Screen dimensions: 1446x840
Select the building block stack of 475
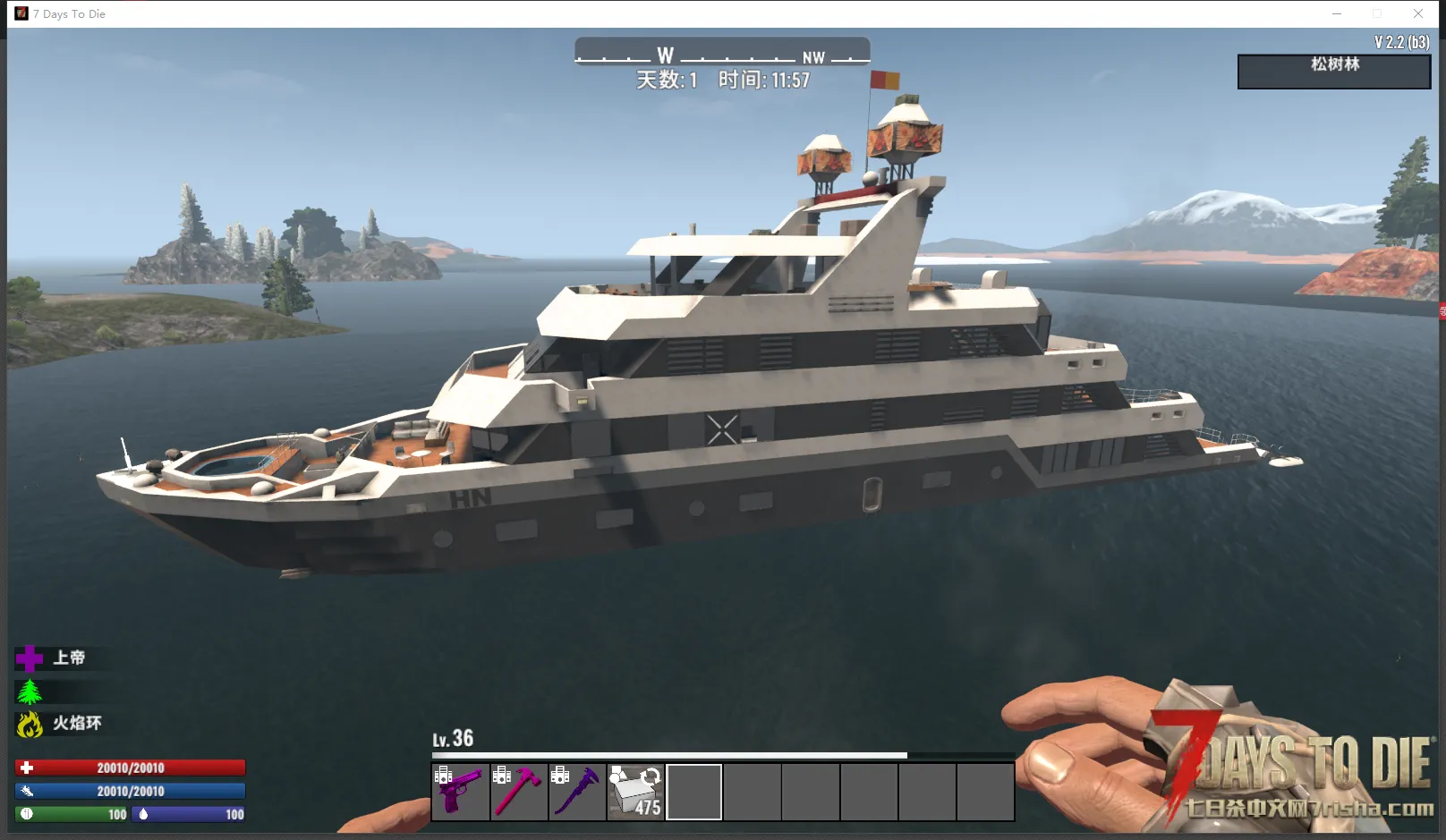coord(635,792)
